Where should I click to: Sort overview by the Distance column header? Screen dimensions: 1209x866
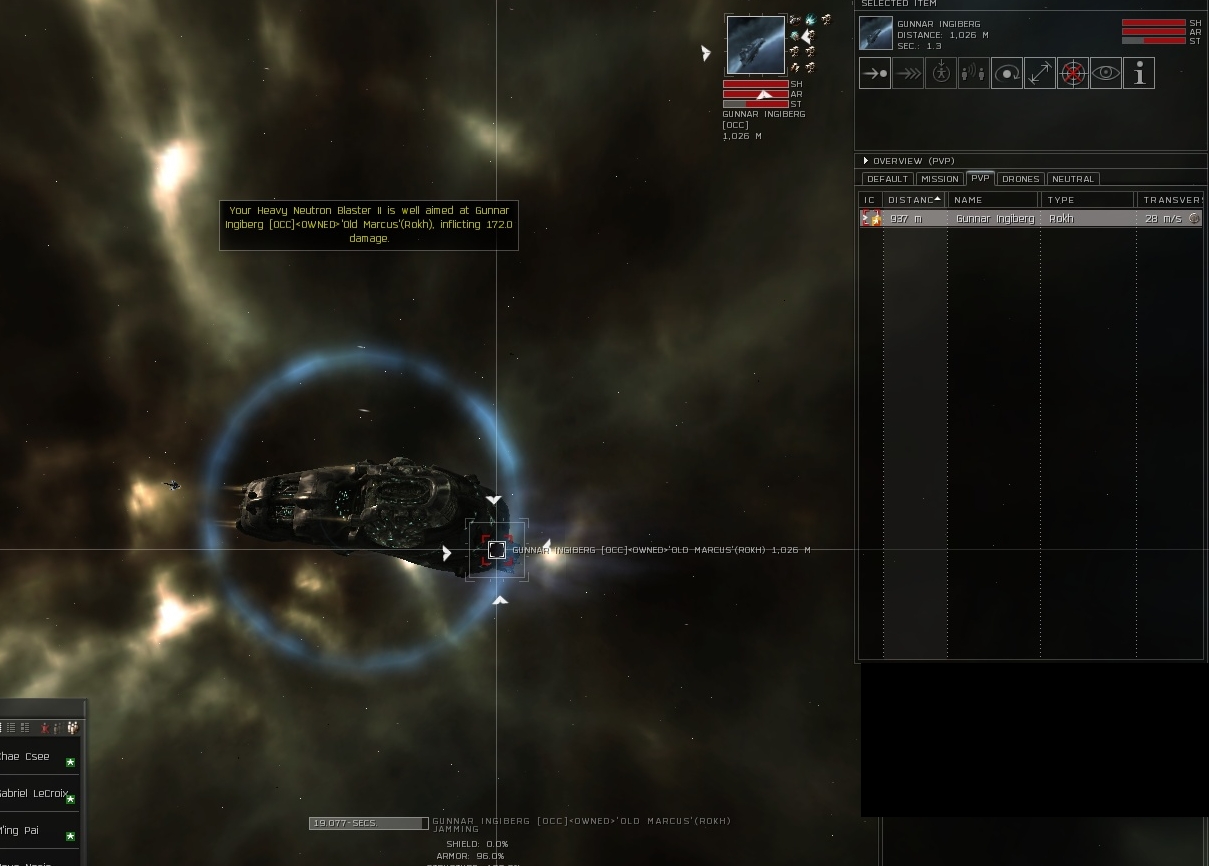click(x=914, y=200)
